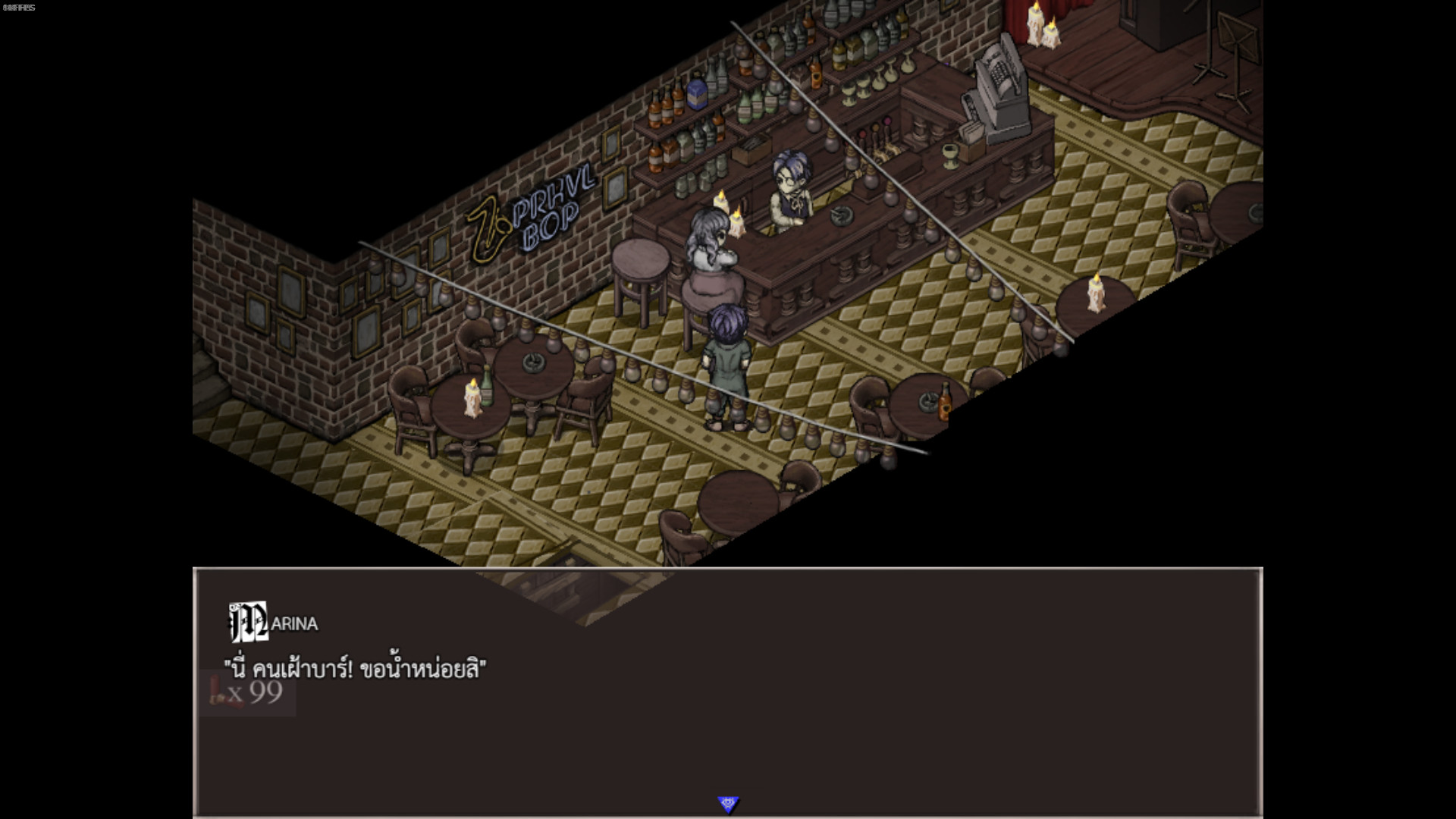The image size is (1456, 819).
Task: Click the FPS counter in the top-left corner
Action: pos(19,6)
